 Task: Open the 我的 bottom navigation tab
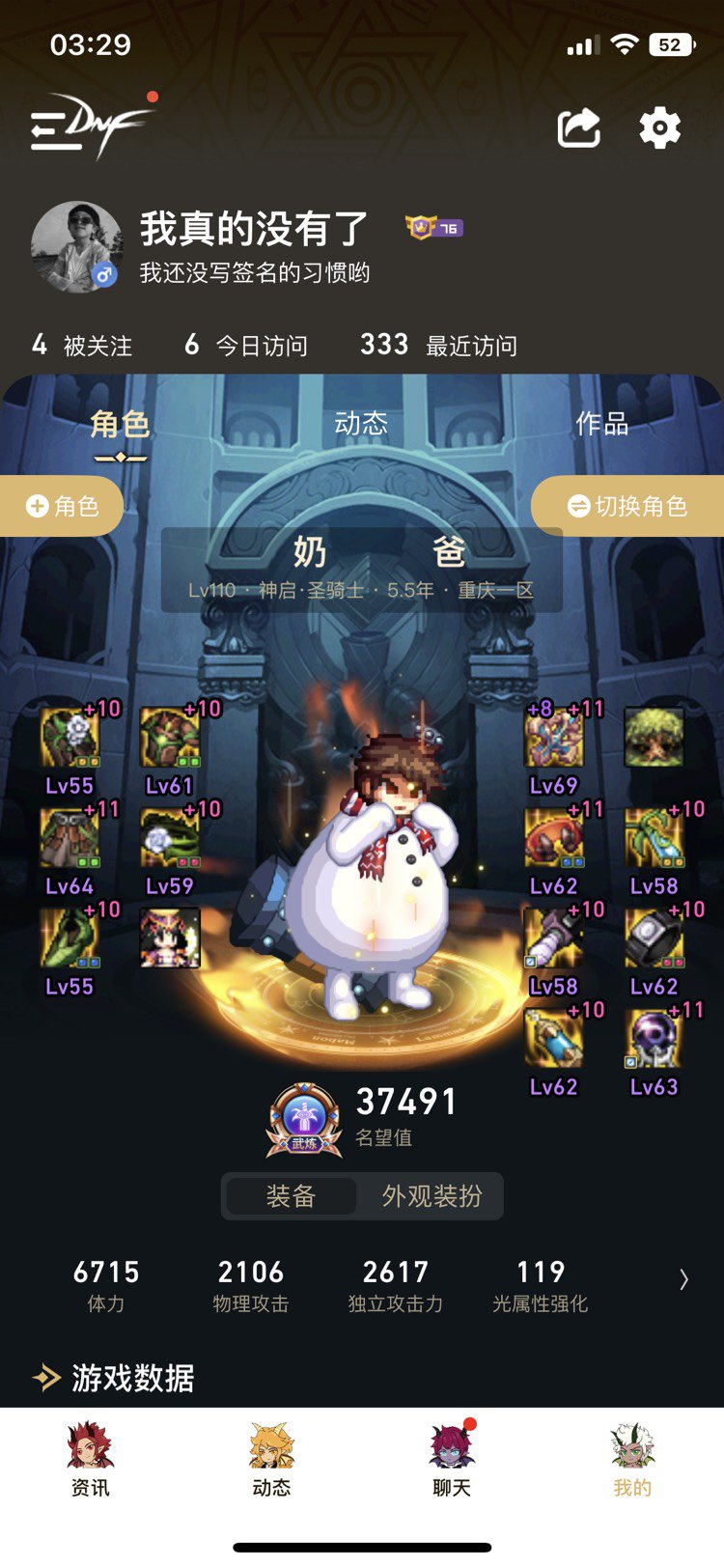(632, 1459)
